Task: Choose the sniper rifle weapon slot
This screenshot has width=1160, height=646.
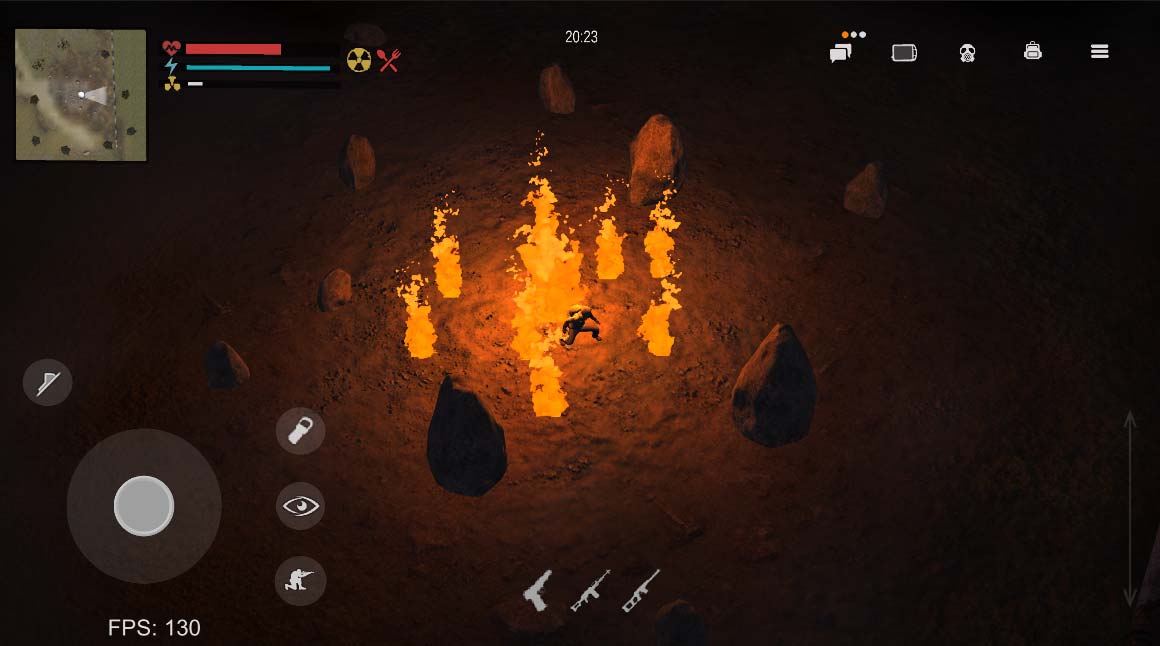Action: (x=641, y=590)
